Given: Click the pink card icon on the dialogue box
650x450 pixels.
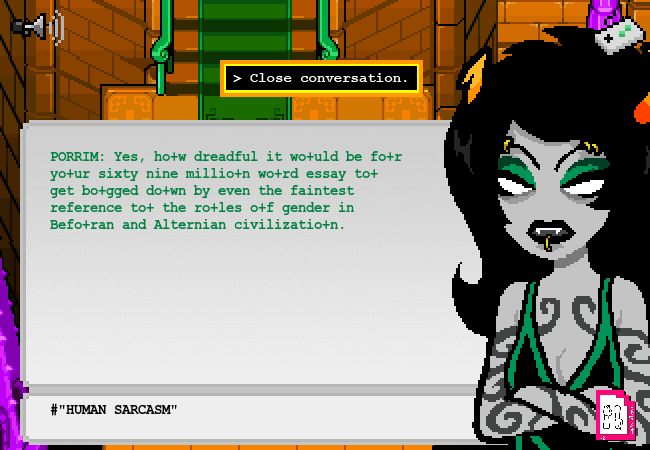Looking at the screenshot, I should [612, 414].
